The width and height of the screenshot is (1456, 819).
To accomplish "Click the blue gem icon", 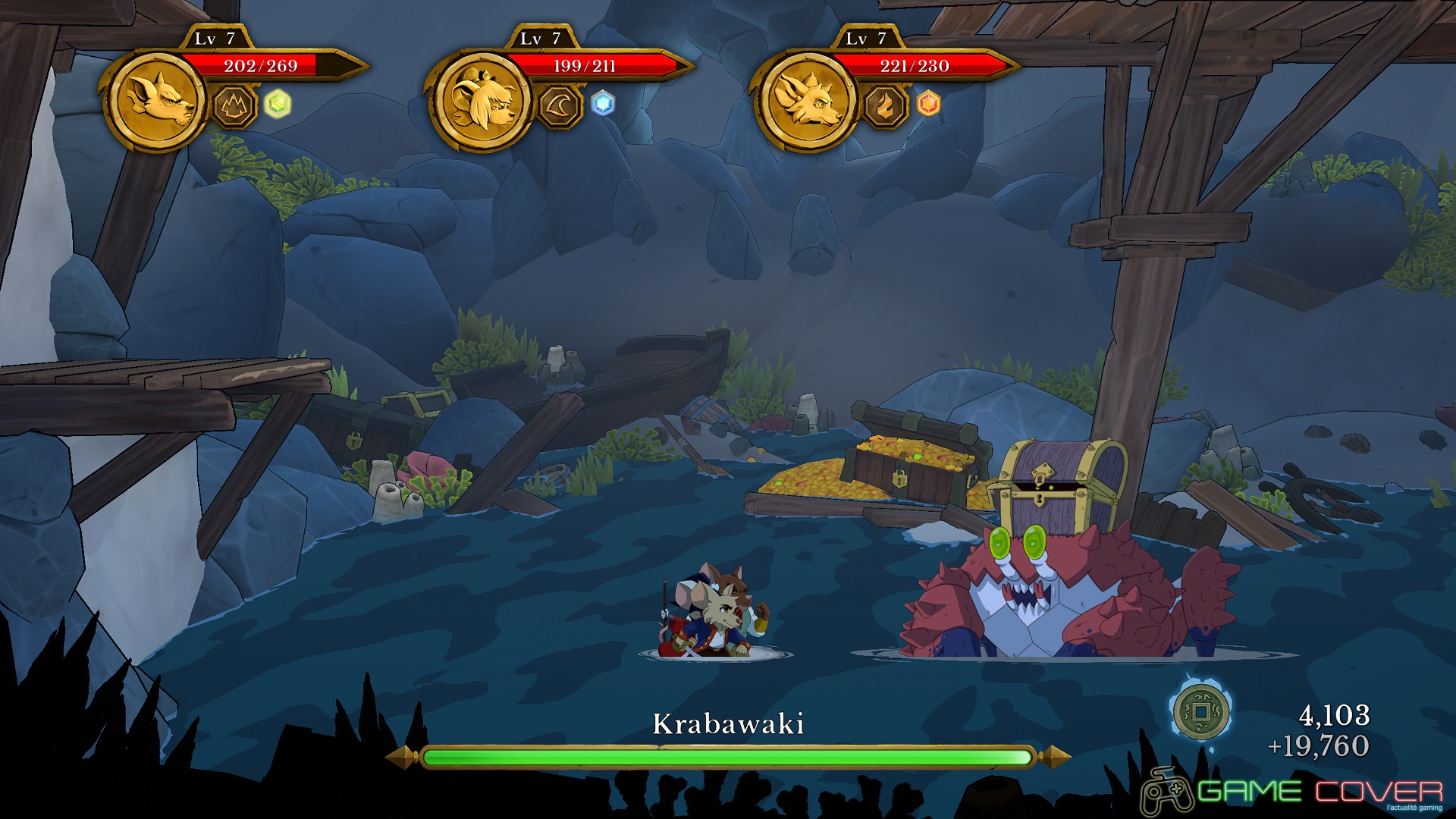I will [x=603, y=104].
